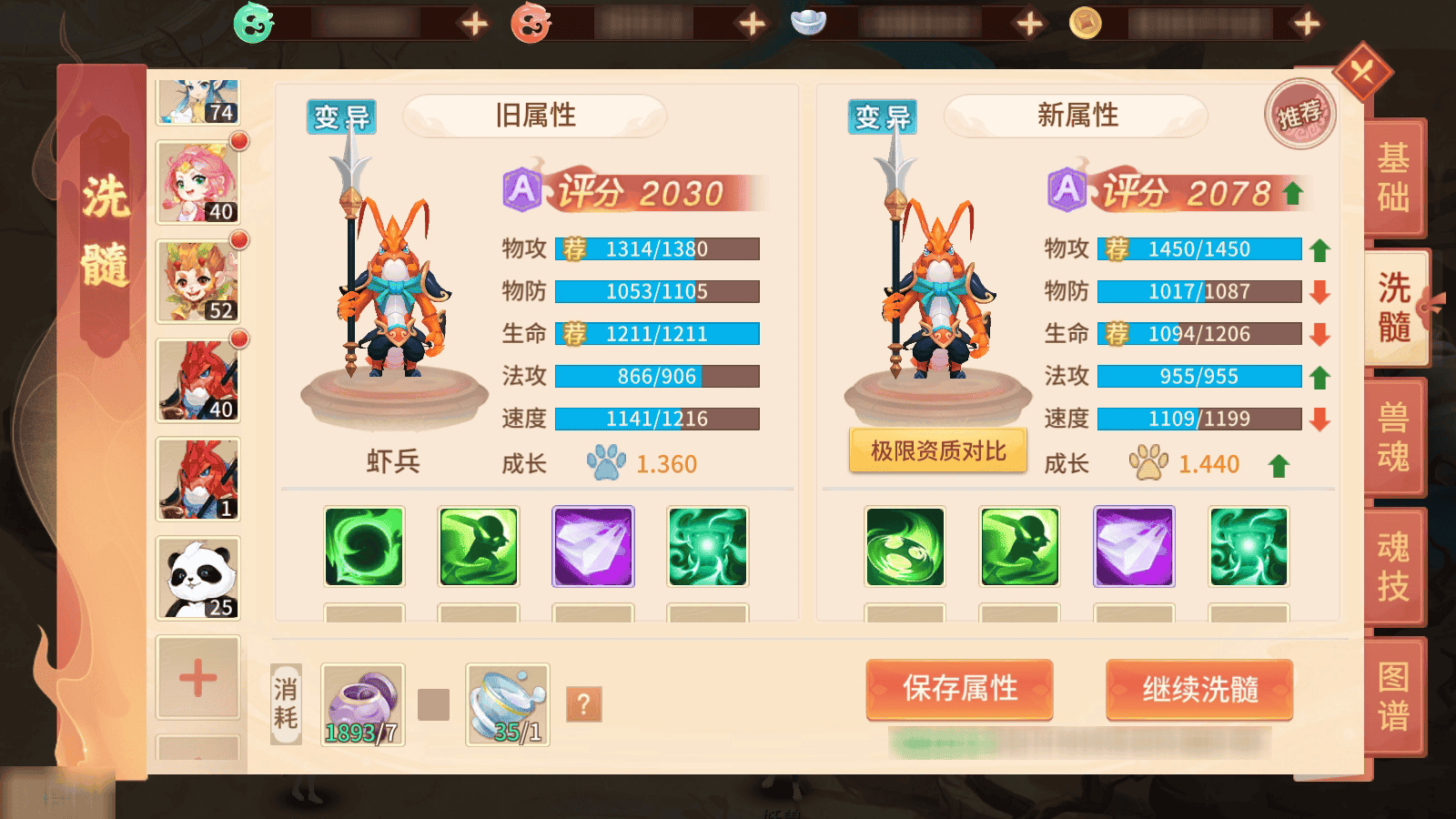Tap the whirlwind consumable item showing 35/1
The height and width of the screenshot is (819, 1456).
[507, 701]
